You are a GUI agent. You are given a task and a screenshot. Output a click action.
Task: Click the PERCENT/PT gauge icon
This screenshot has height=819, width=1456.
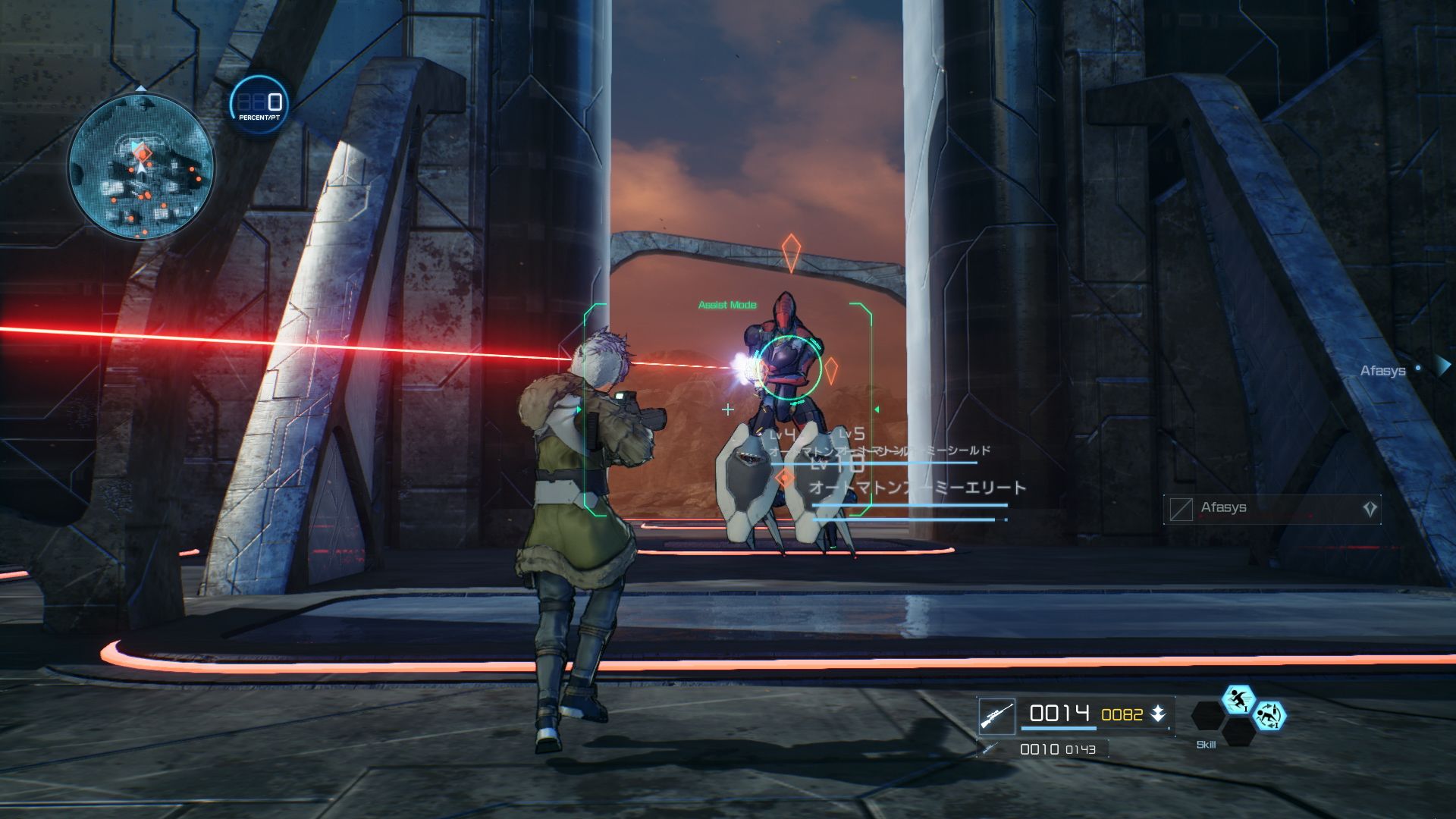[x=259, y=105]
